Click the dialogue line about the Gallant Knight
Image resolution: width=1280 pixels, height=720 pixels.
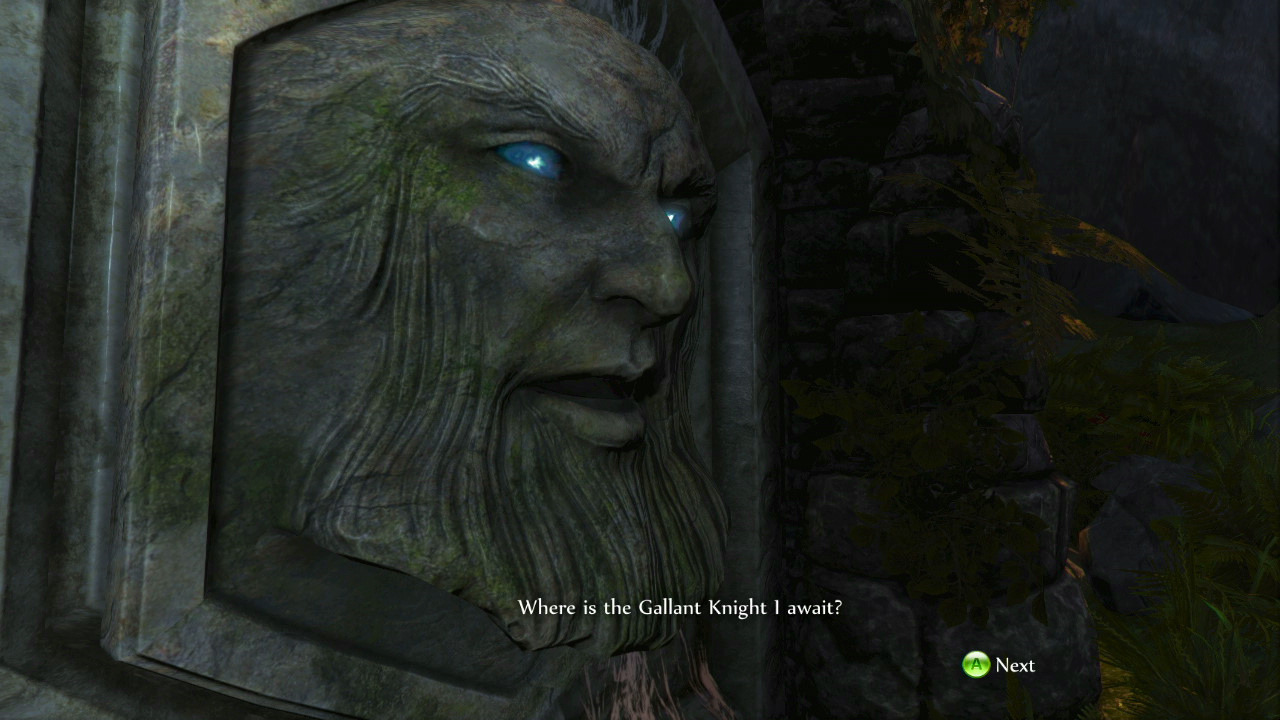tap(681, 607)
